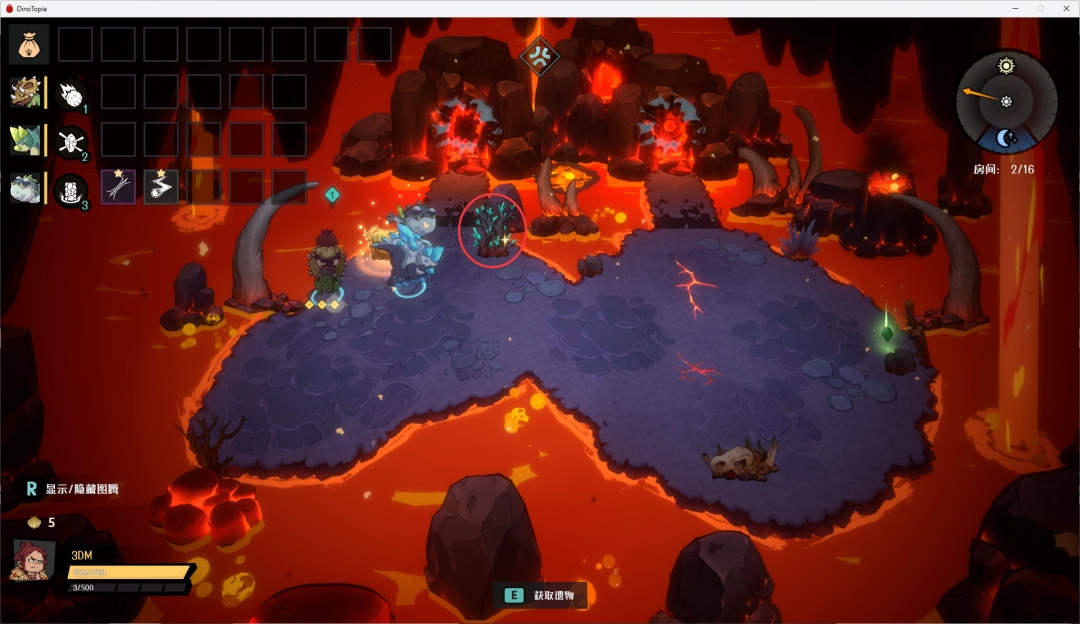Select the purple-bordered twigs relic slot
This screenshot has height=624, width=1080.
pyautogui.click(x=118, y=187)
